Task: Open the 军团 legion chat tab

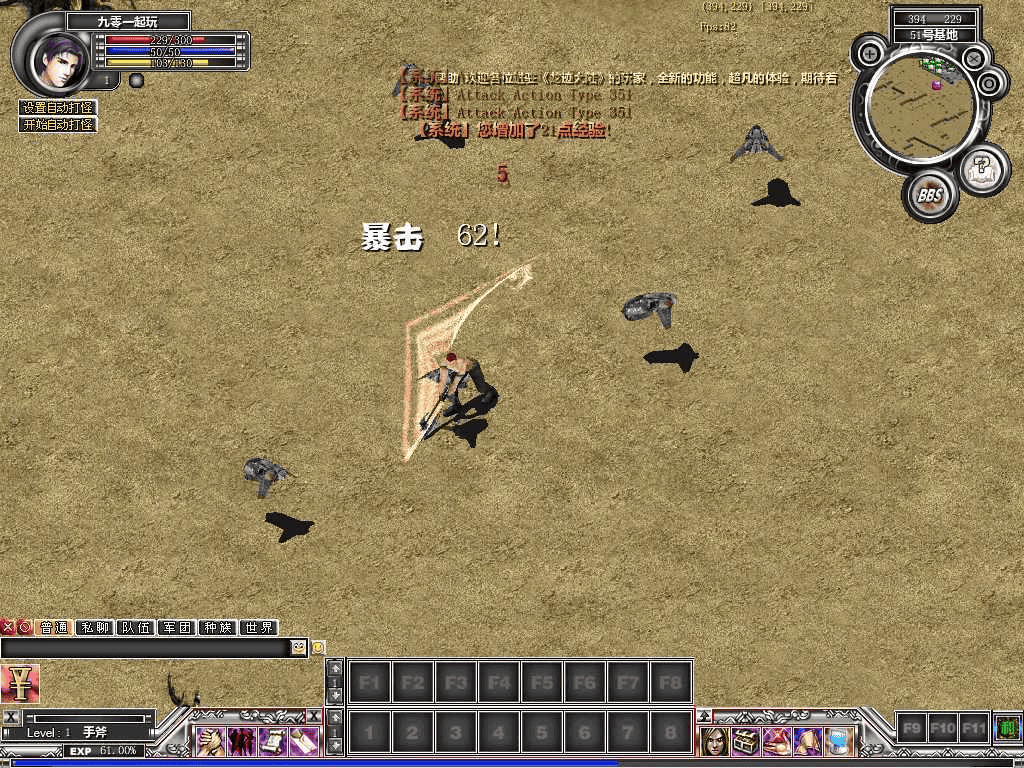Action: tap(177, 628)
